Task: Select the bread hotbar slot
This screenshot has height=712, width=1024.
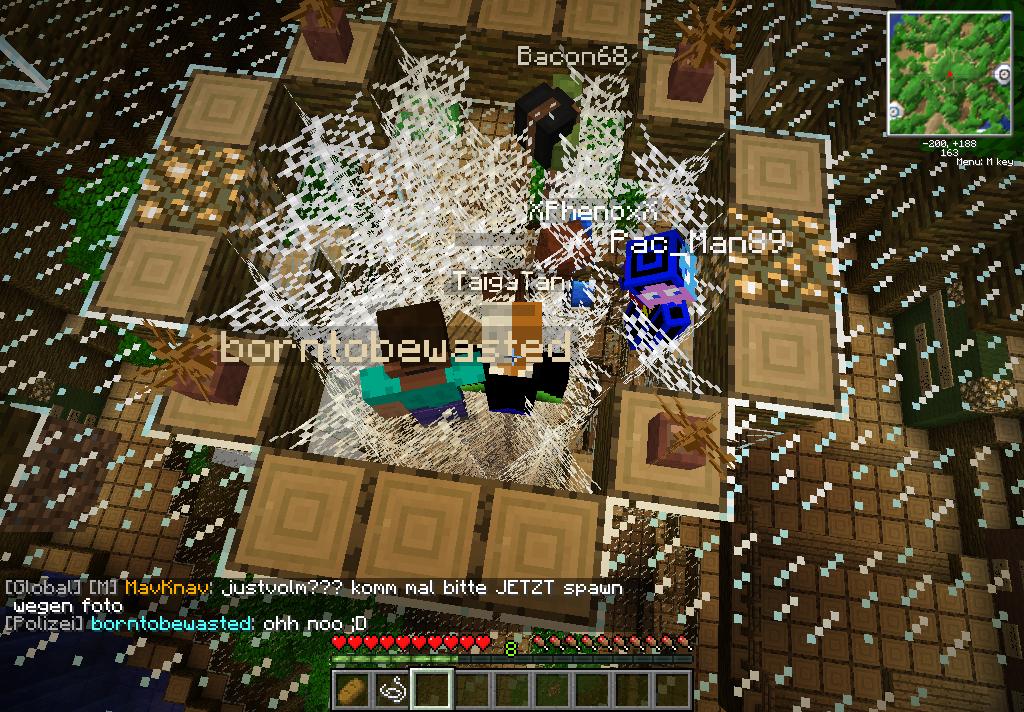Action: click(x=352, y=689)
